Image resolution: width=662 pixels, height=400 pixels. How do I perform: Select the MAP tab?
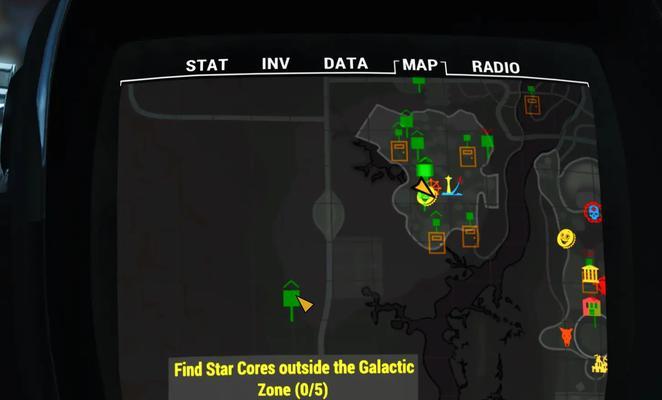pos(420,66)
